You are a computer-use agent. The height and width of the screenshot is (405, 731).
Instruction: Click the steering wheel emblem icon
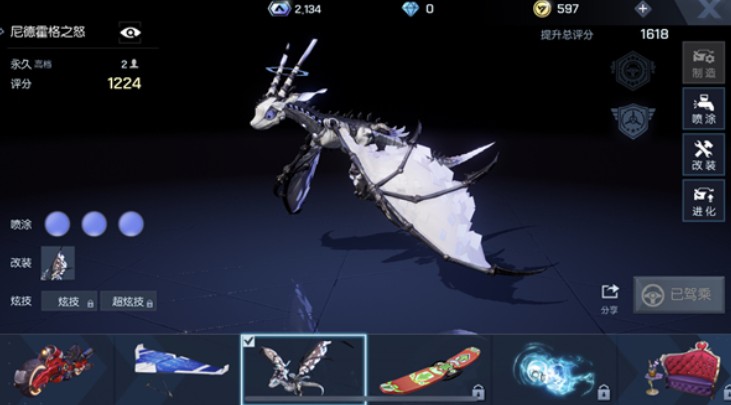click(x=631, y=72)
